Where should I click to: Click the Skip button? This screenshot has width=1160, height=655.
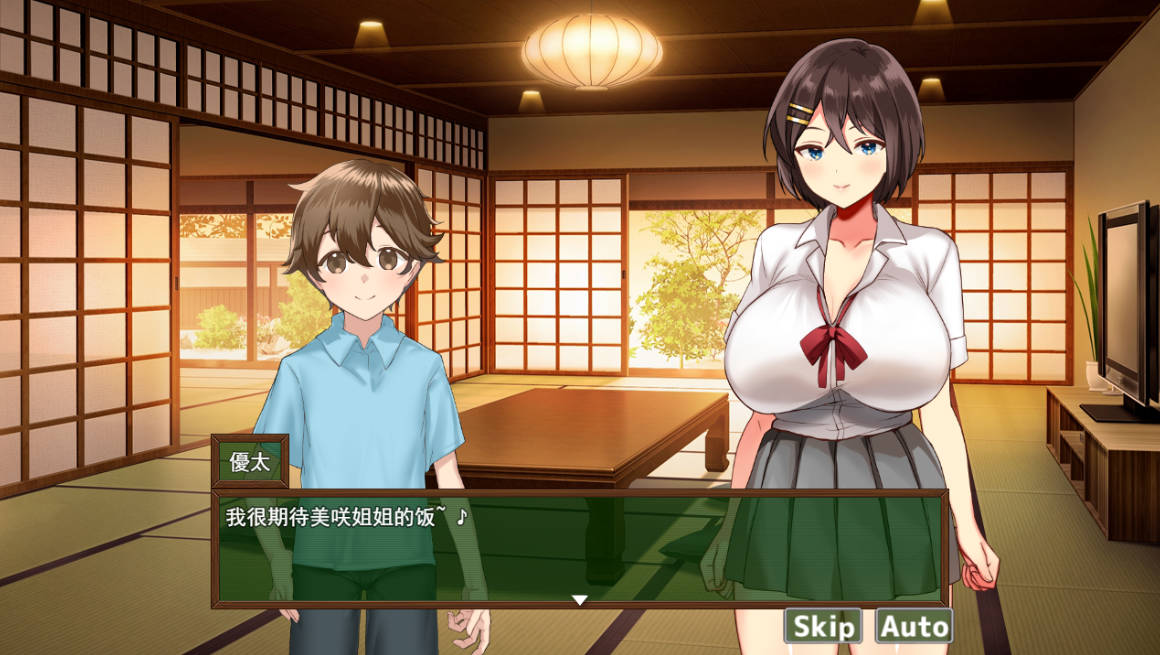click(822, 626)
